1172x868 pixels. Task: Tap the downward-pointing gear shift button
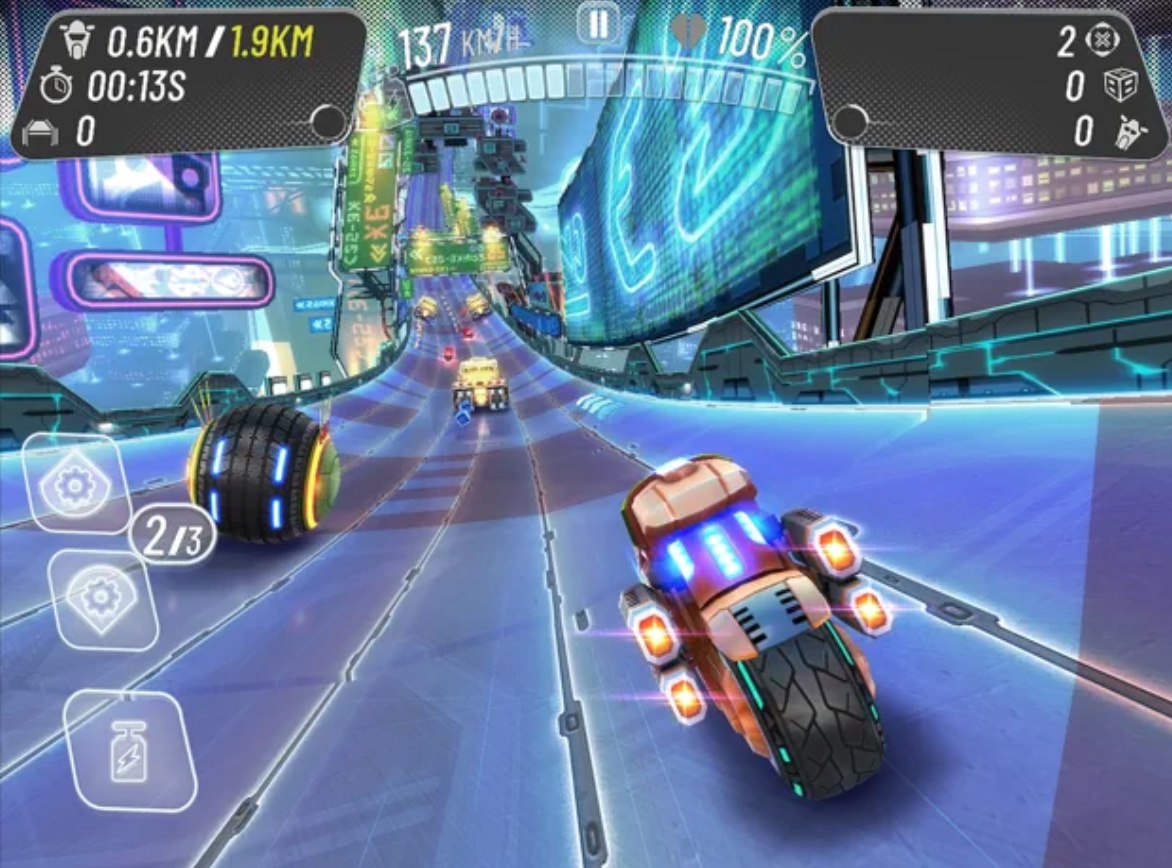(101, 600)
